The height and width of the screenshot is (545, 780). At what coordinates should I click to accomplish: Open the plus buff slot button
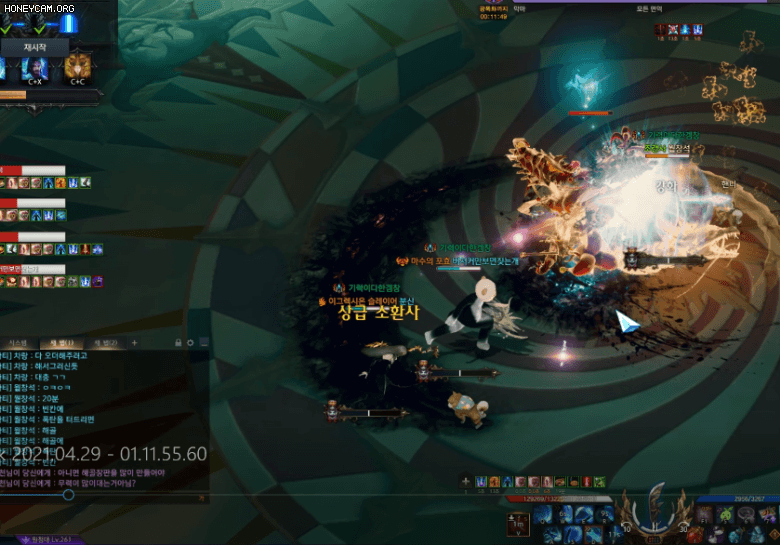(465, 482)
